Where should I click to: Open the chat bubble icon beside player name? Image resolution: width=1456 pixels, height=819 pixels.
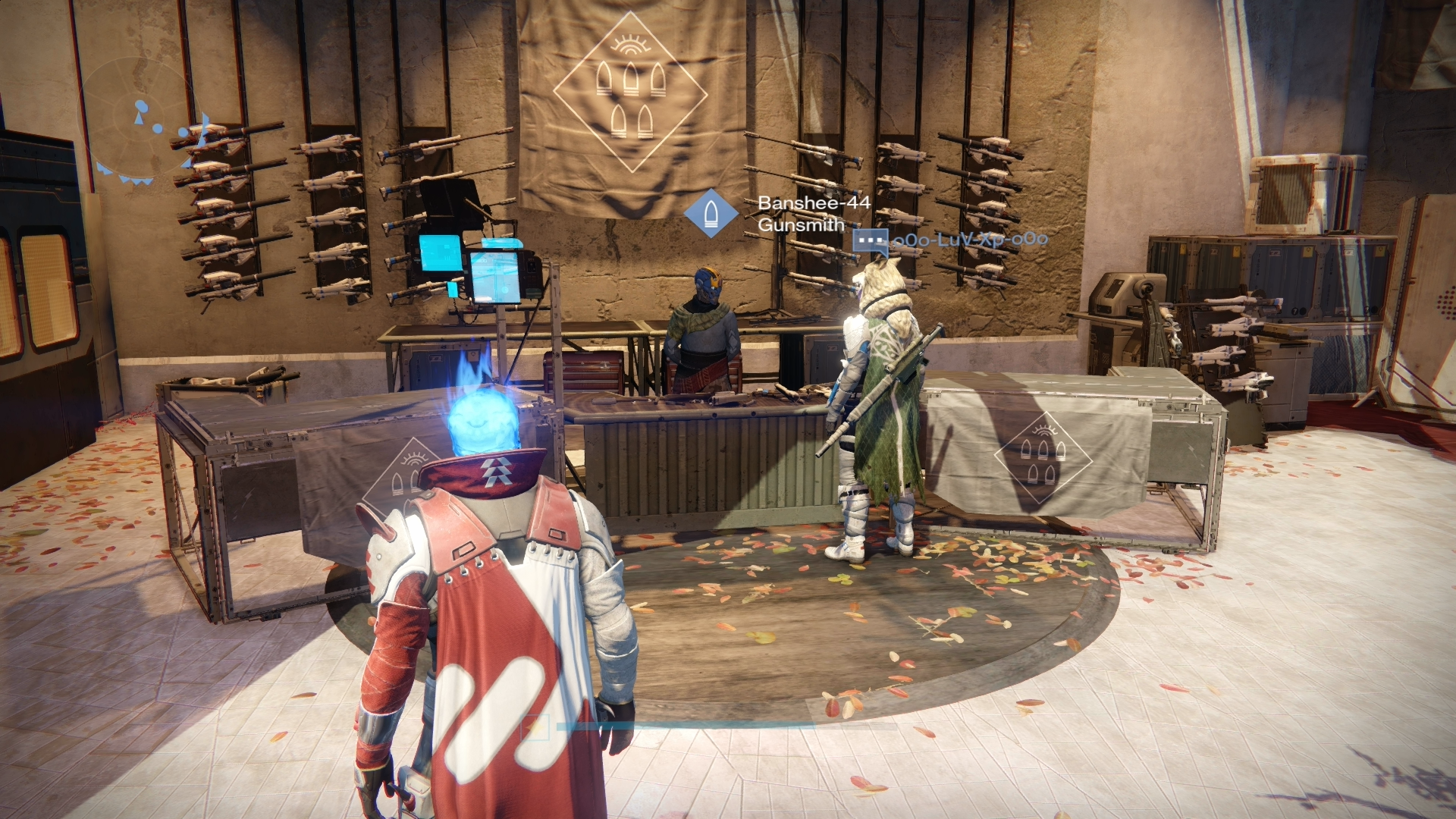870,242
